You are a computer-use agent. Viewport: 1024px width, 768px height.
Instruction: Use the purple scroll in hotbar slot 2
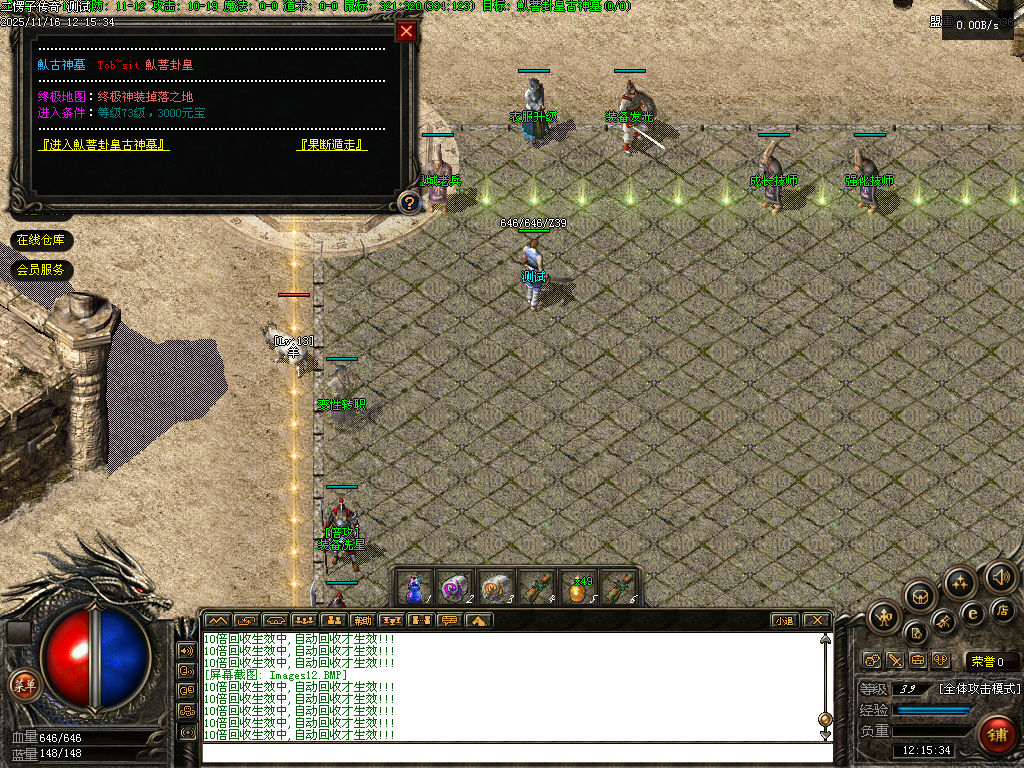point(455,586)
